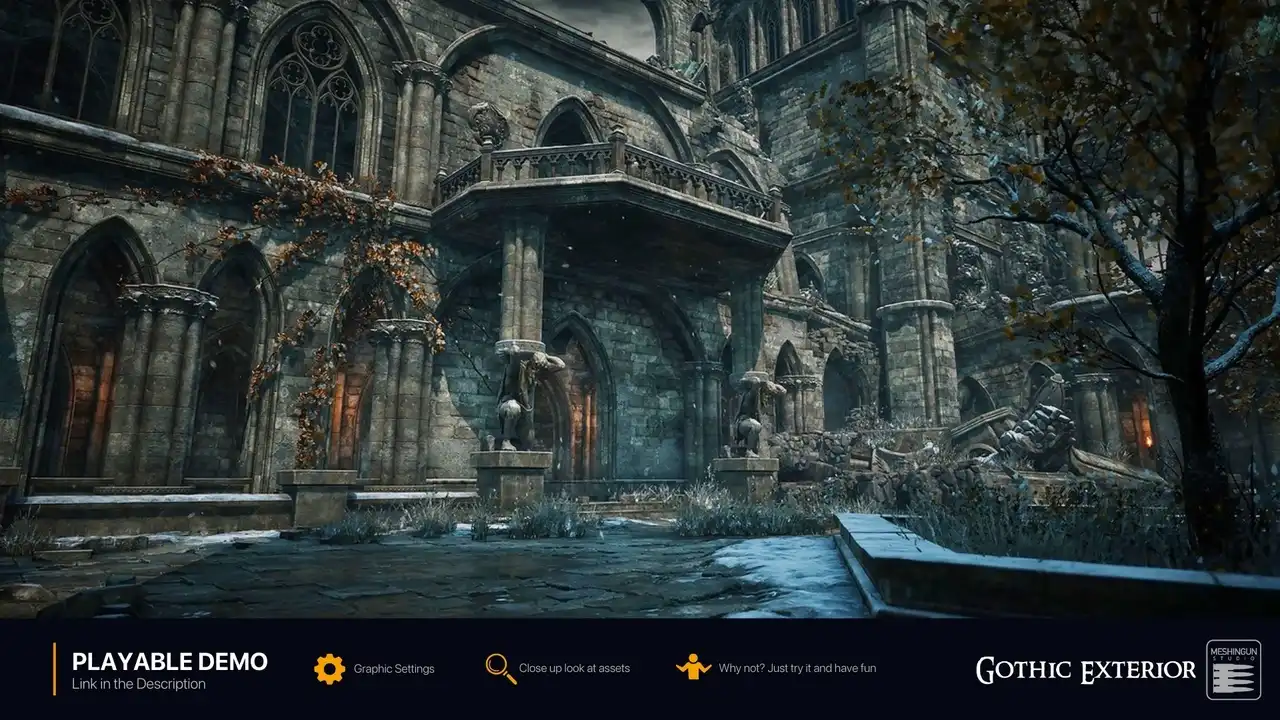1280x720 pixels.
Task: Click the Playable Demo heading
Action: tap(170, 661)
